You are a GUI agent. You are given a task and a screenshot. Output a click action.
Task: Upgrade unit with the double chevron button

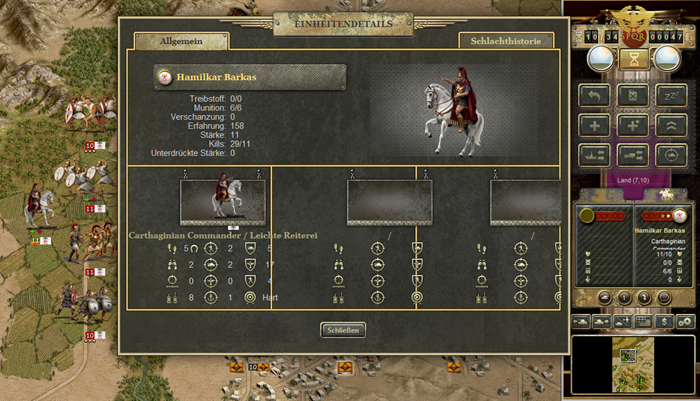click(x=668, y=126)
